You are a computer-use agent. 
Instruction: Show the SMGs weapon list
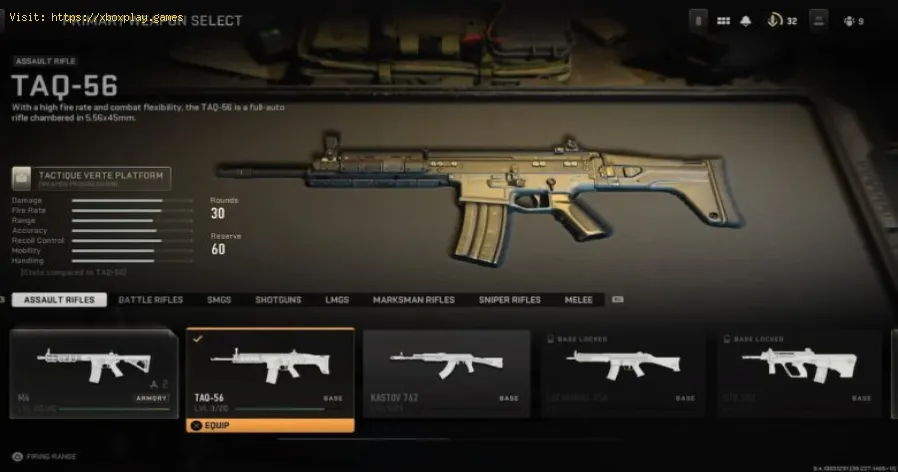click(x=218, y=300)
